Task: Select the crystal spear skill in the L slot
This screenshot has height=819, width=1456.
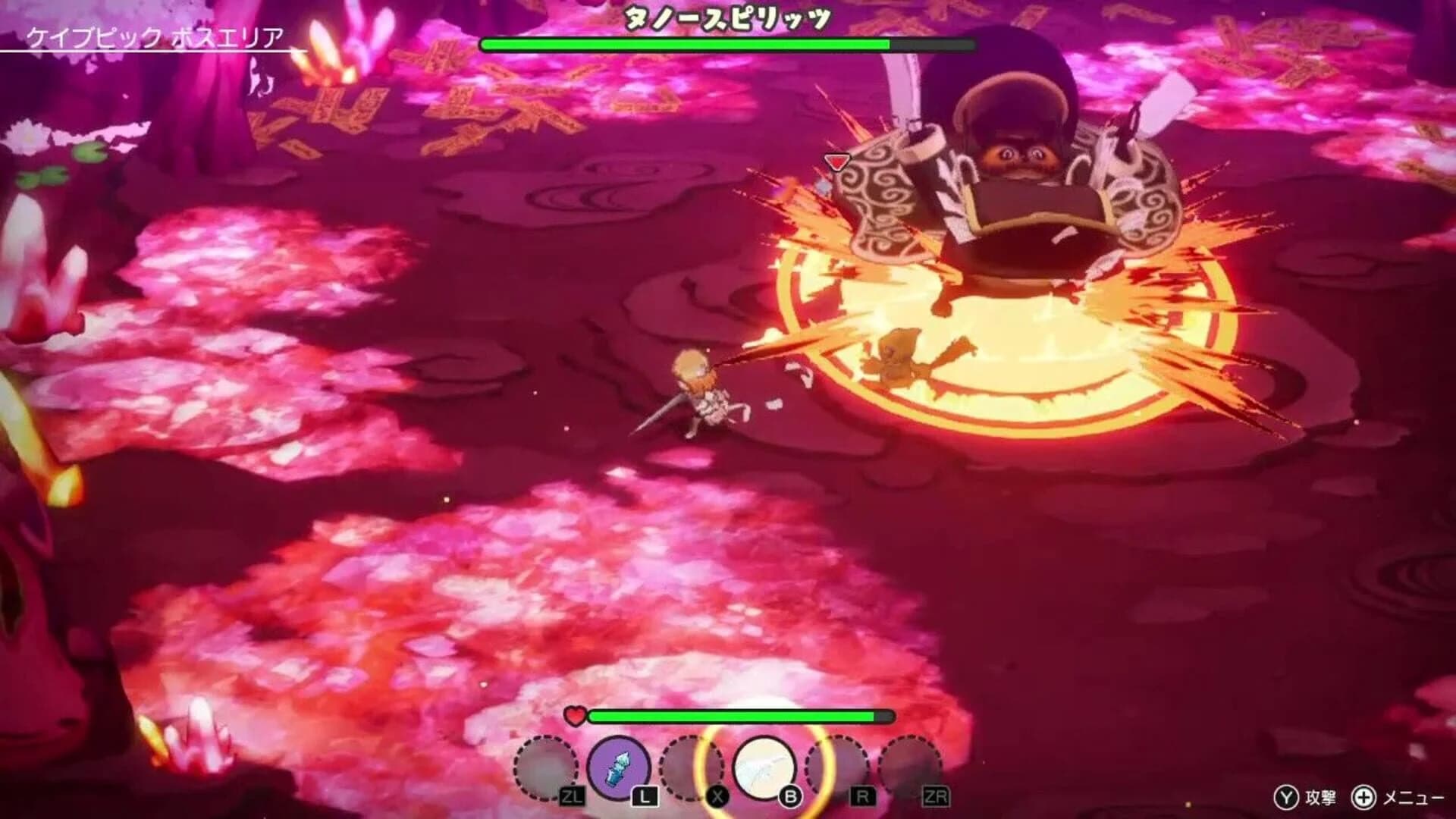Action: coord(620,767)
